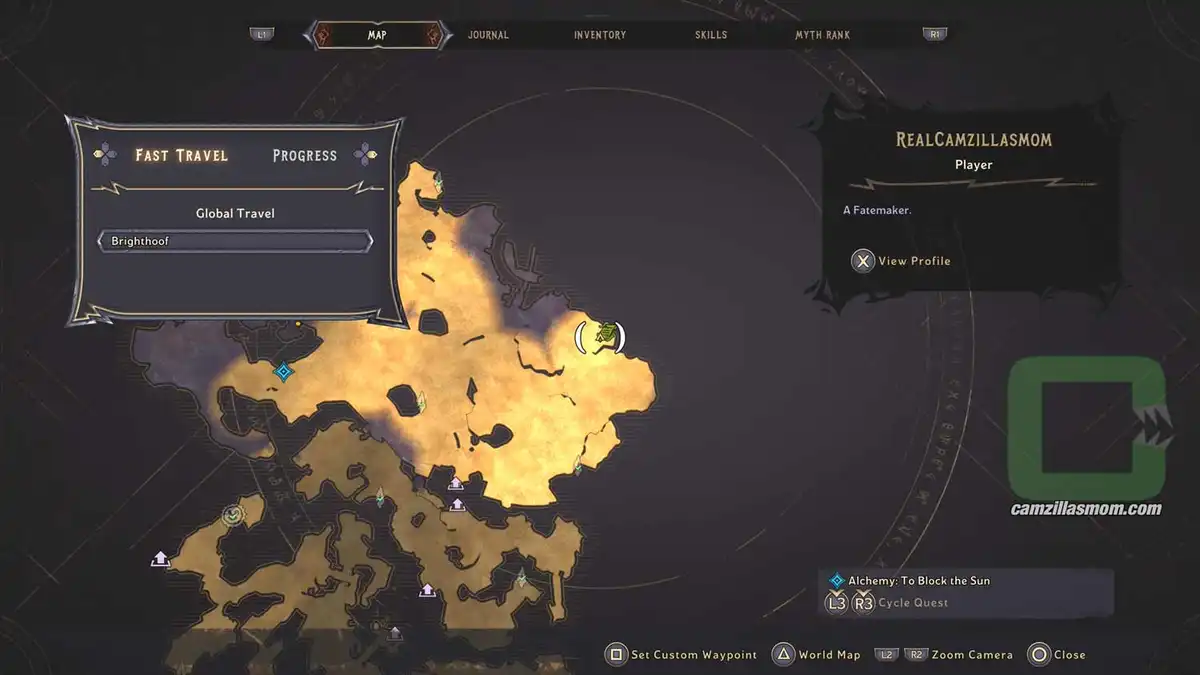Select the Map tab

(x=377, y=35)
